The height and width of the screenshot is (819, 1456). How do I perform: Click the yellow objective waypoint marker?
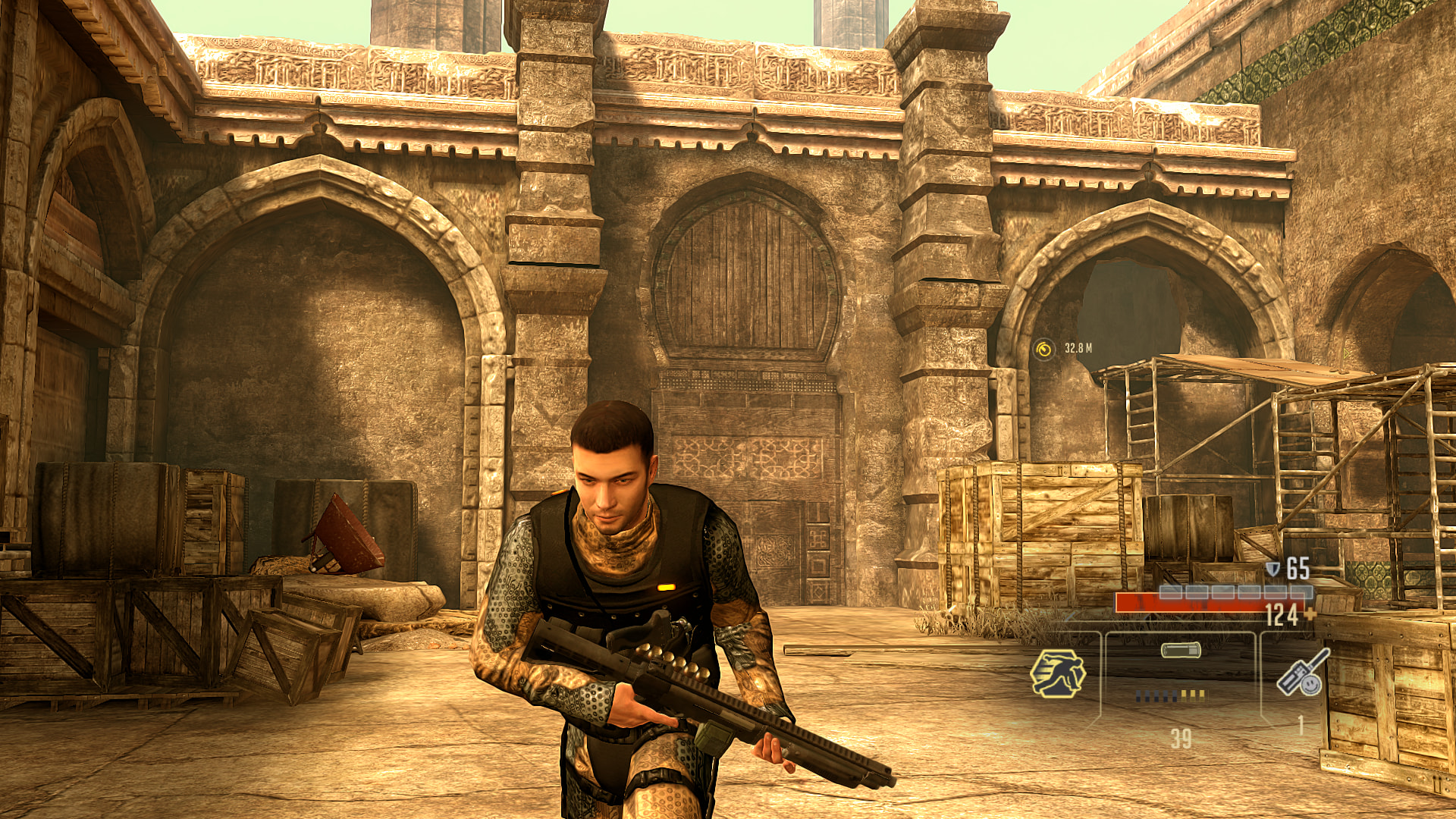click(1044, 349)
